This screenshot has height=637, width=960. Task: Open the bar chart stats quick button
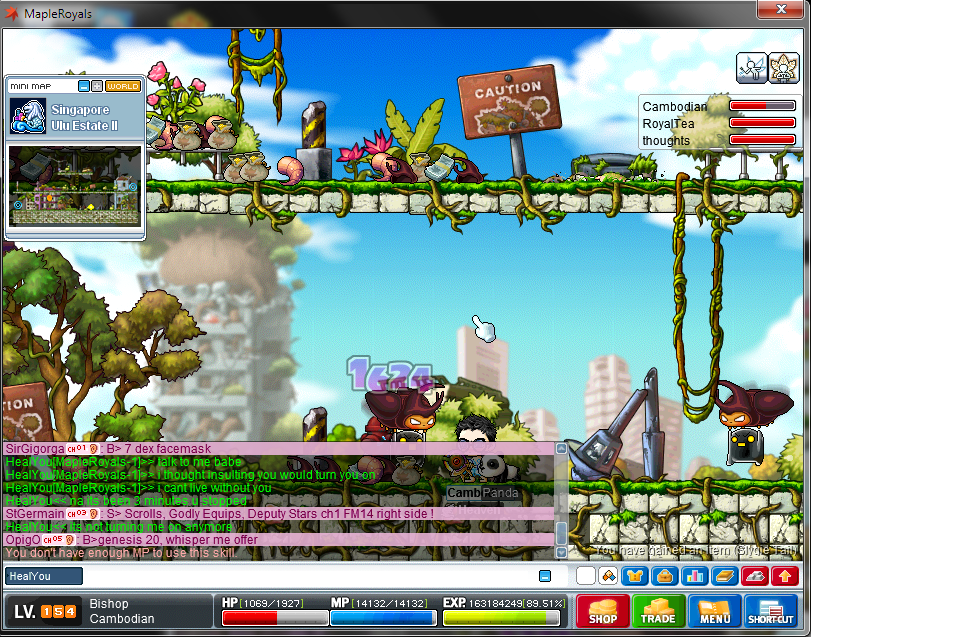(x=694, y=576)
